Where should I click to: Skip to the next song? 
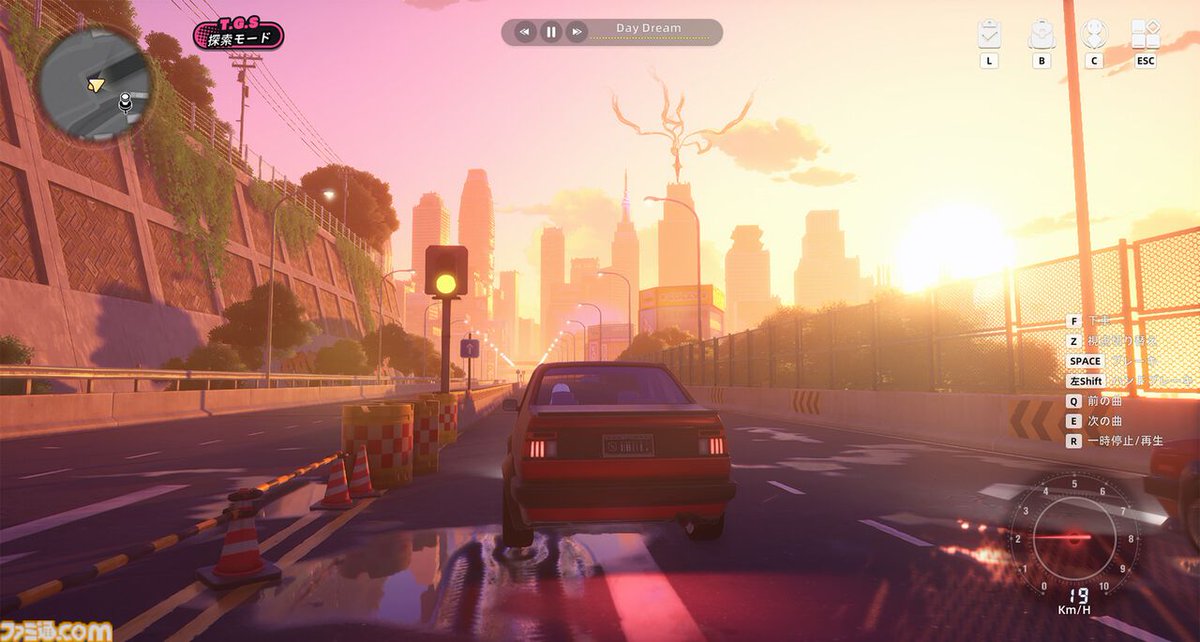tap(576, 32)
